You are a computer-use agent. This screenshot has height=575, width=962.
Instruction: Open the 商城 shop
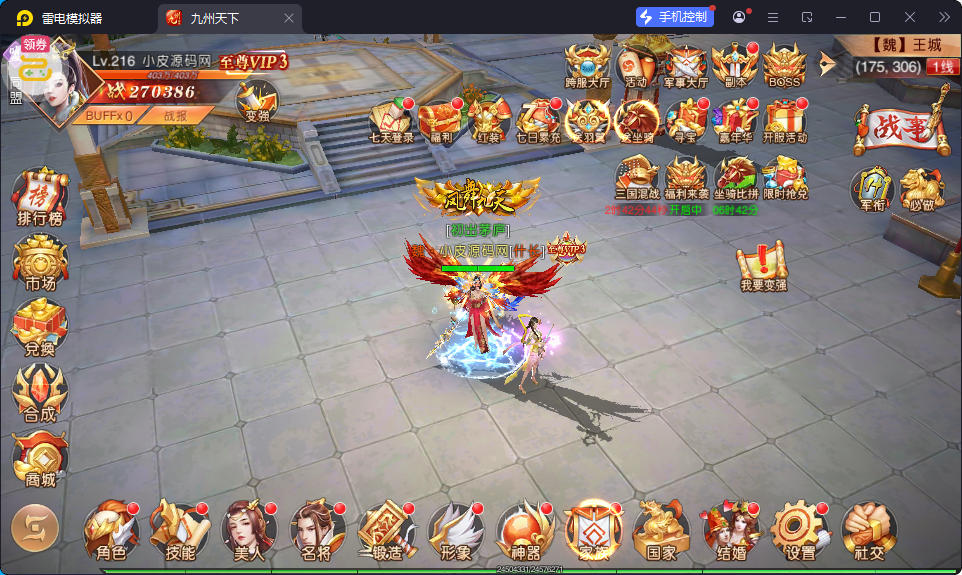point(40,459)
